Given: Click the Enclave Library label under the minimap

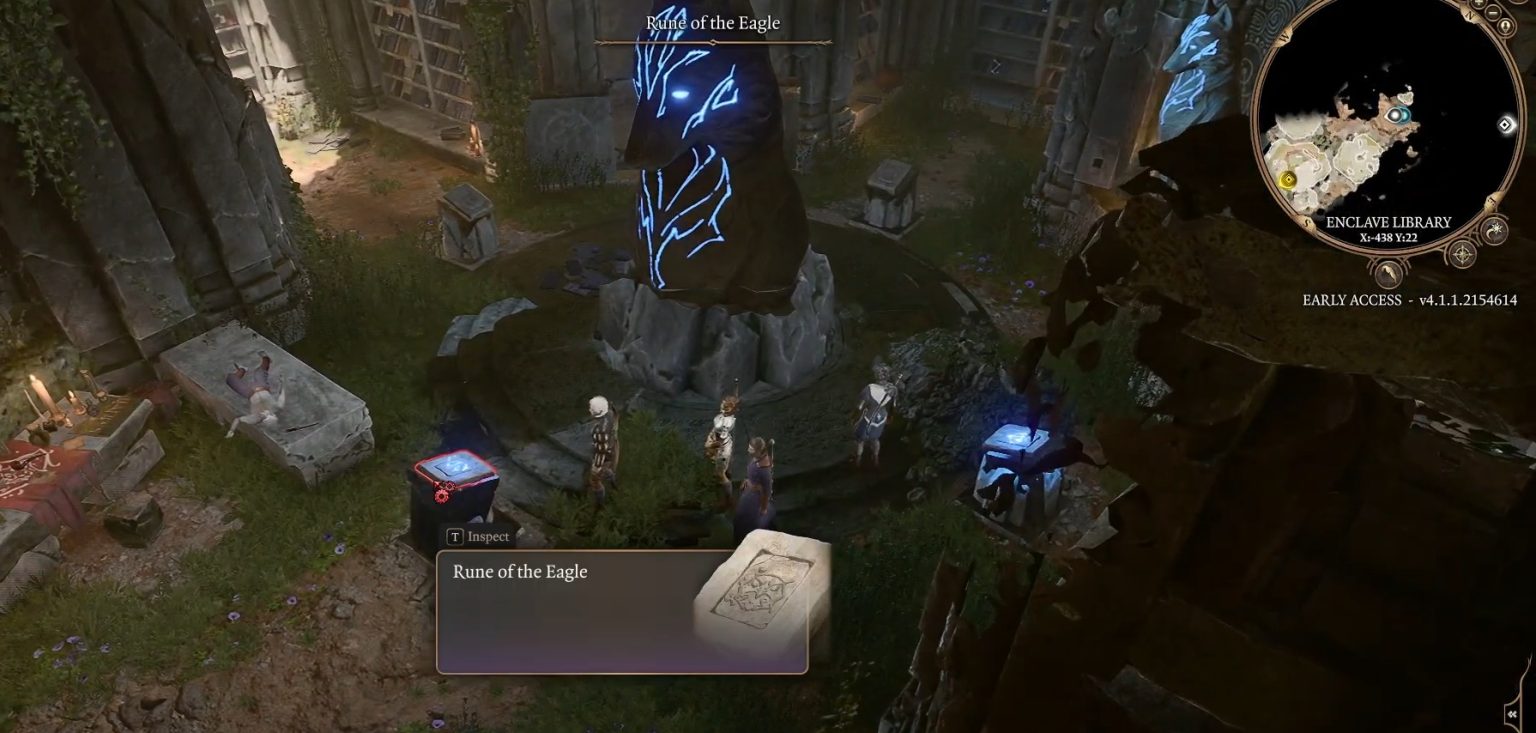Looking at the screenshot, I should coord(1388,222).
